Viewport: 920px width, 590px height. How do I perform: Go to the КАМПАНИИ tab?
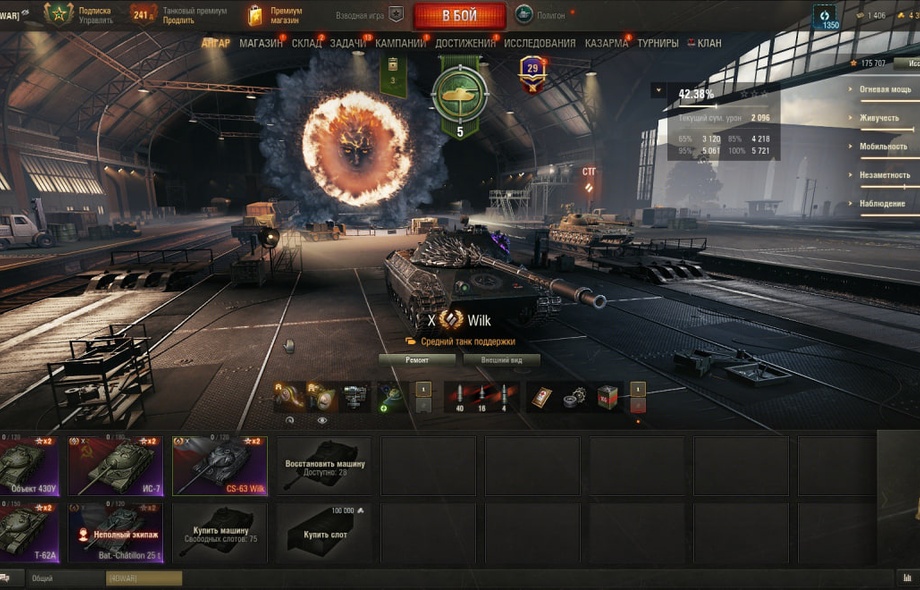[x=400, y=44]
